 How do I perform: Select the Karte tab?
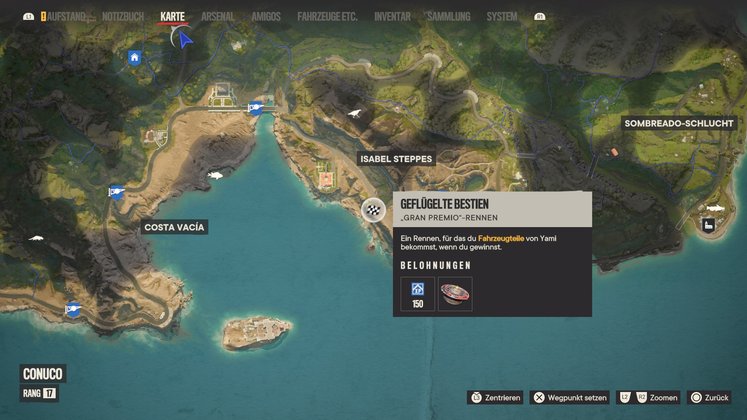172,17
